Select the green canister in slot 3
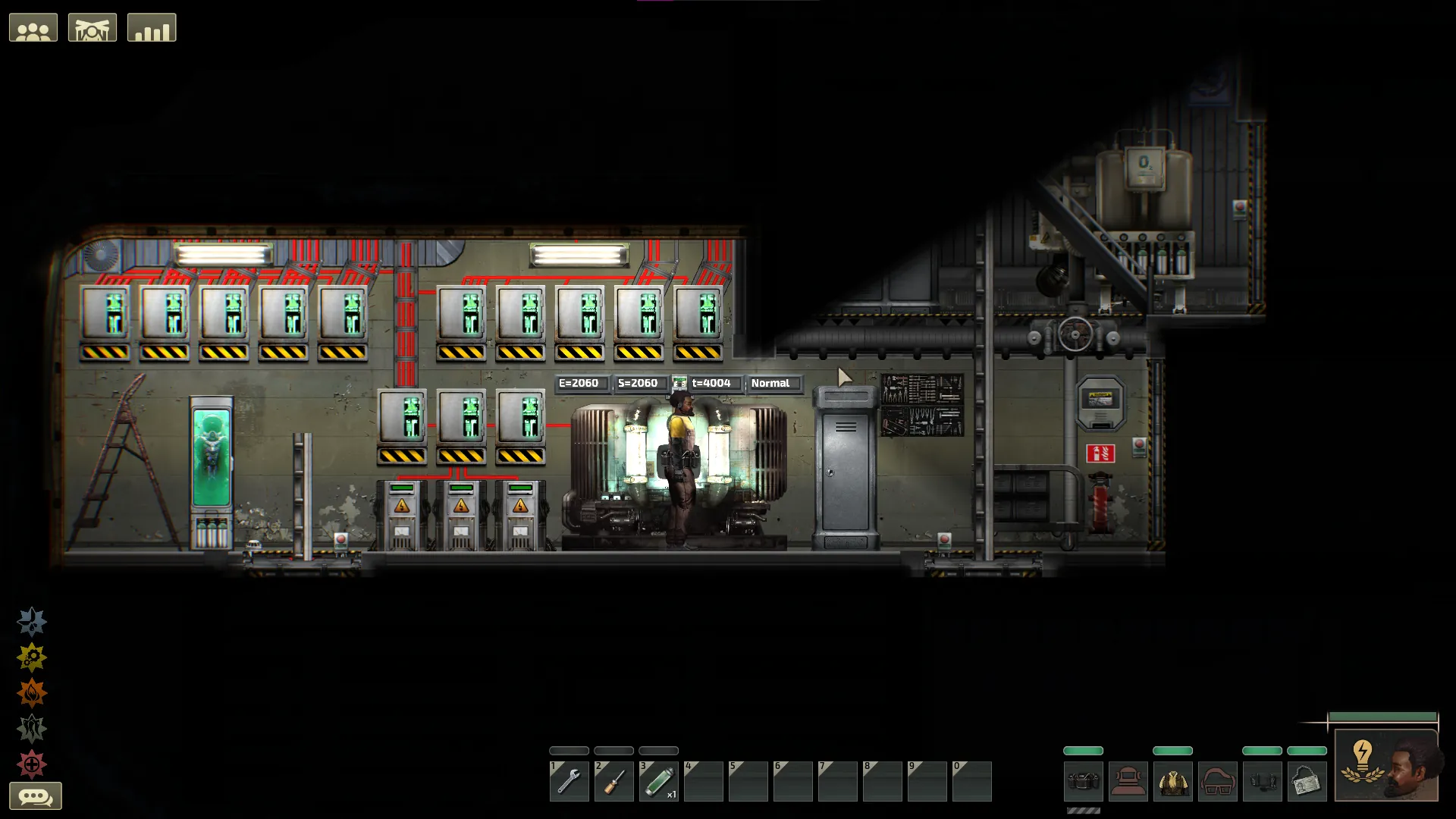The image size is (1456, 819). pos(658,781)
